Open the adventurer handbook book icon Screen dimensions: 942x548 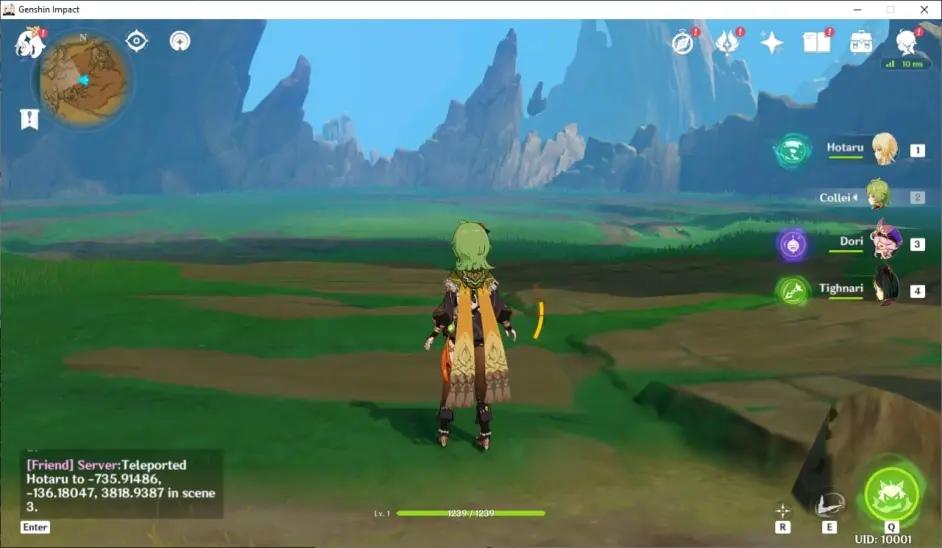pyautogui.click(x=817, y=42)
